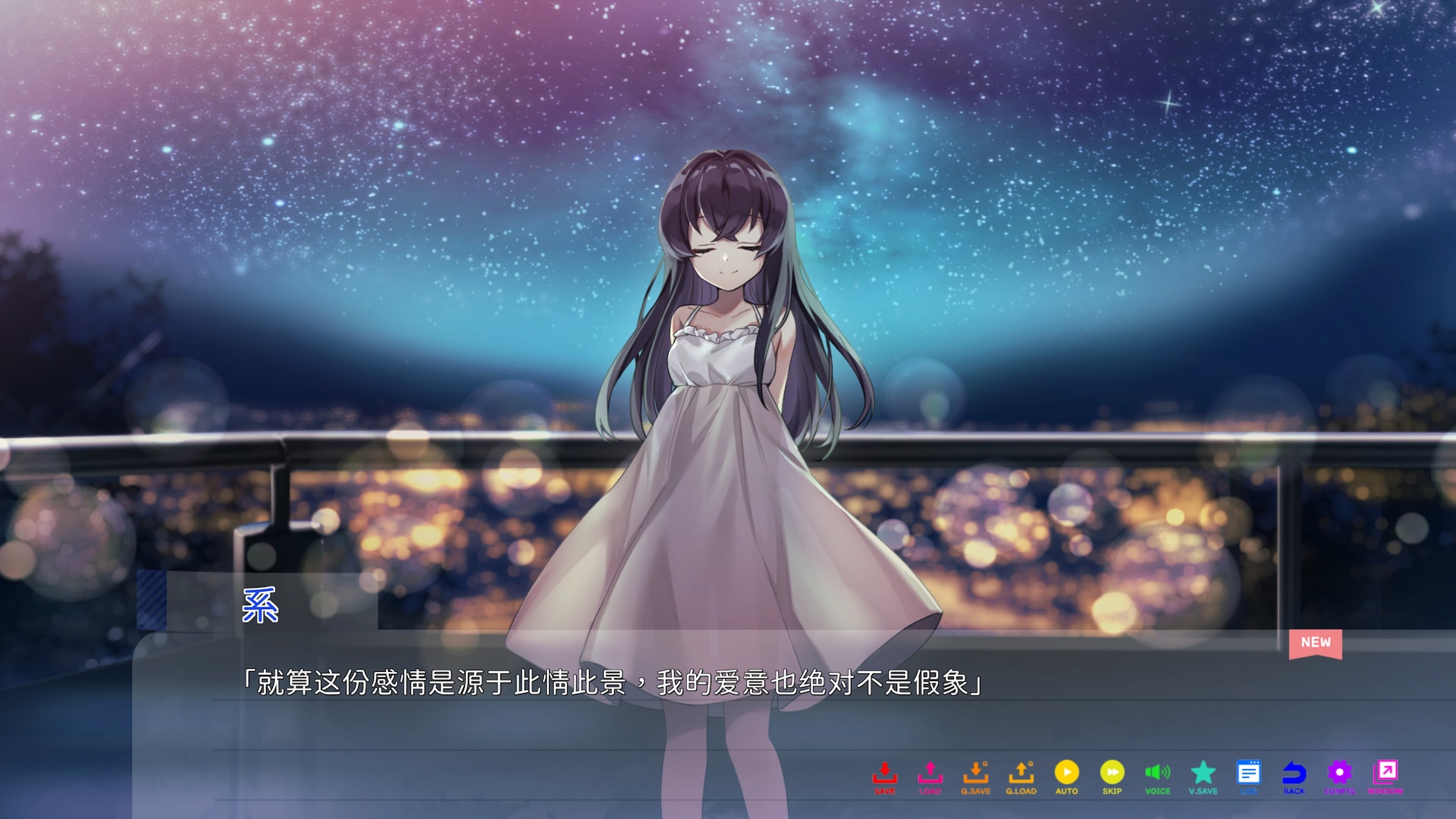
Task: Save this voice line with V.SAVE
Action: tap(1203, 776)
